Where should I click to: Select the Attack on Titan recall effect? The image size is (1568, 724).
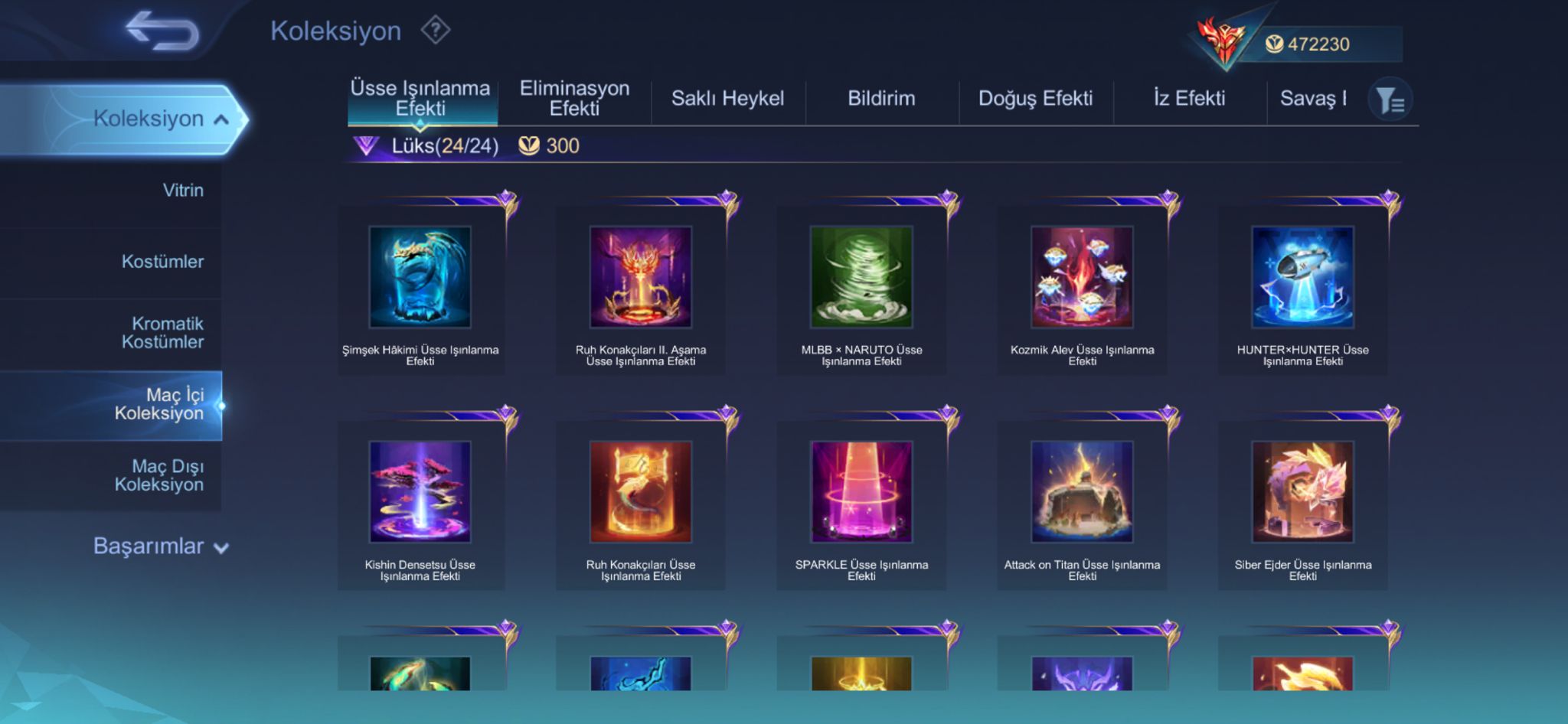[1082, 492]
